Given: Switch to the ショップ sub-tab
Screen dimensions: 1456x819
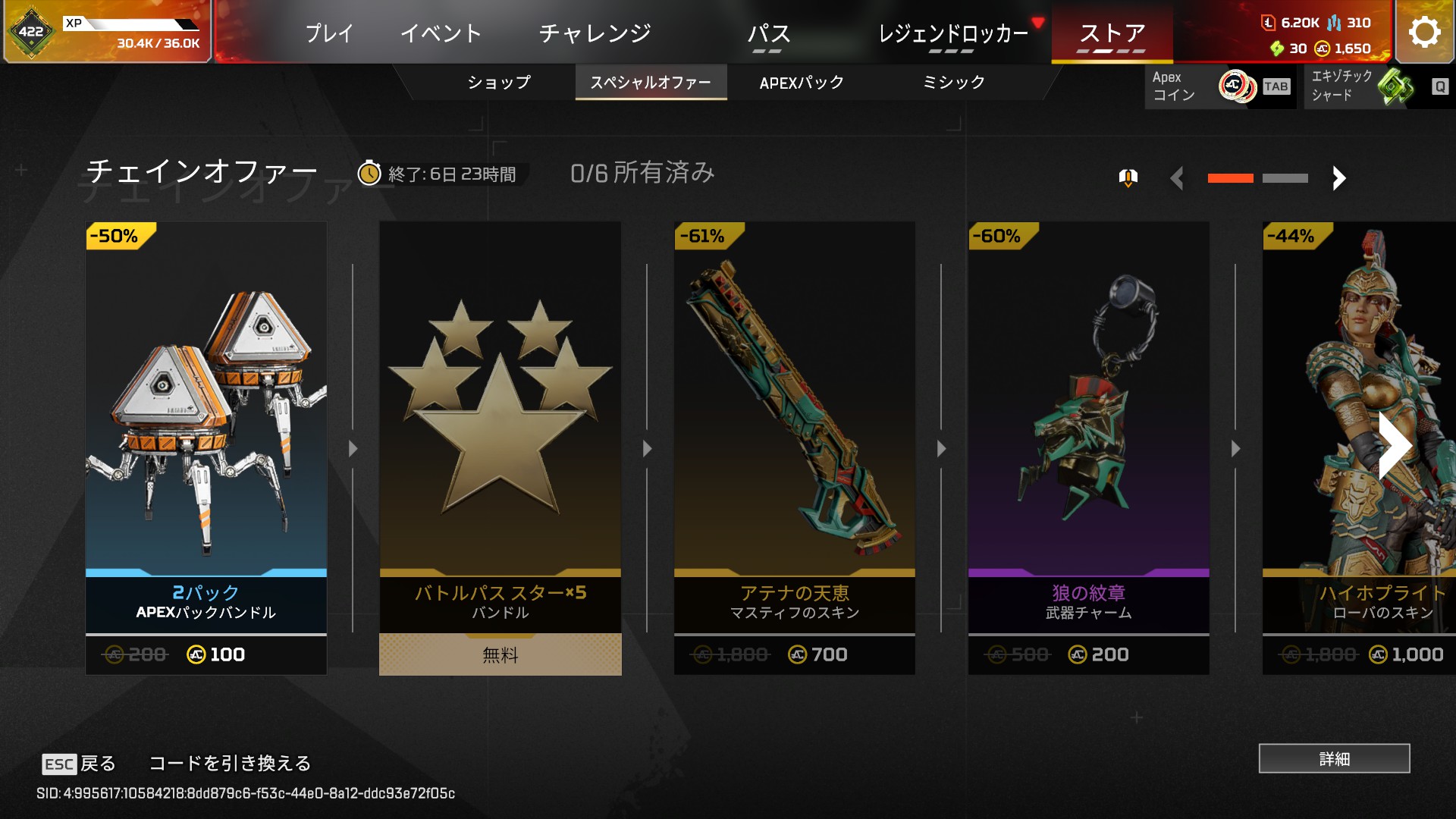Looking at the screenshot, I should pos(498,83).
